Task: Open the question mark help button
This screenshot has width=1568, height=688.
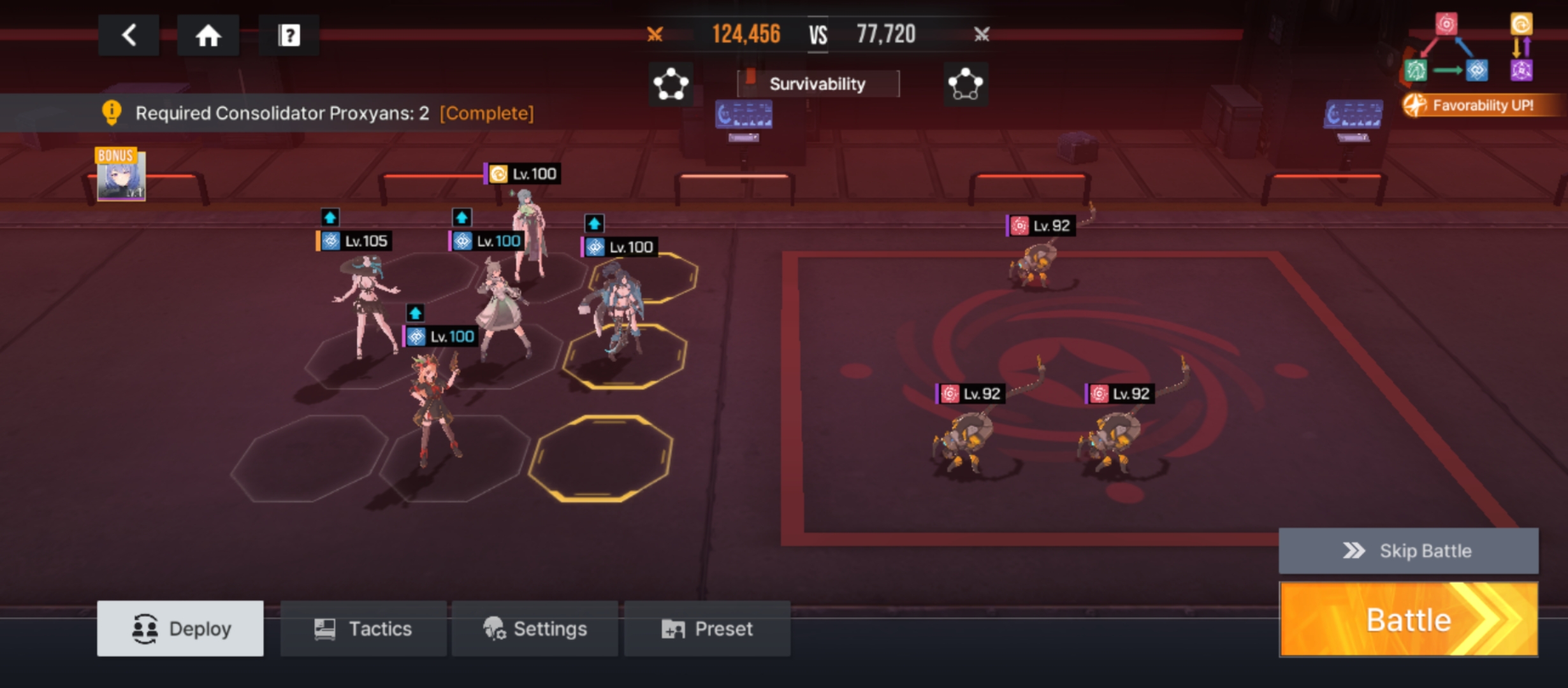Action: [289, 35]
